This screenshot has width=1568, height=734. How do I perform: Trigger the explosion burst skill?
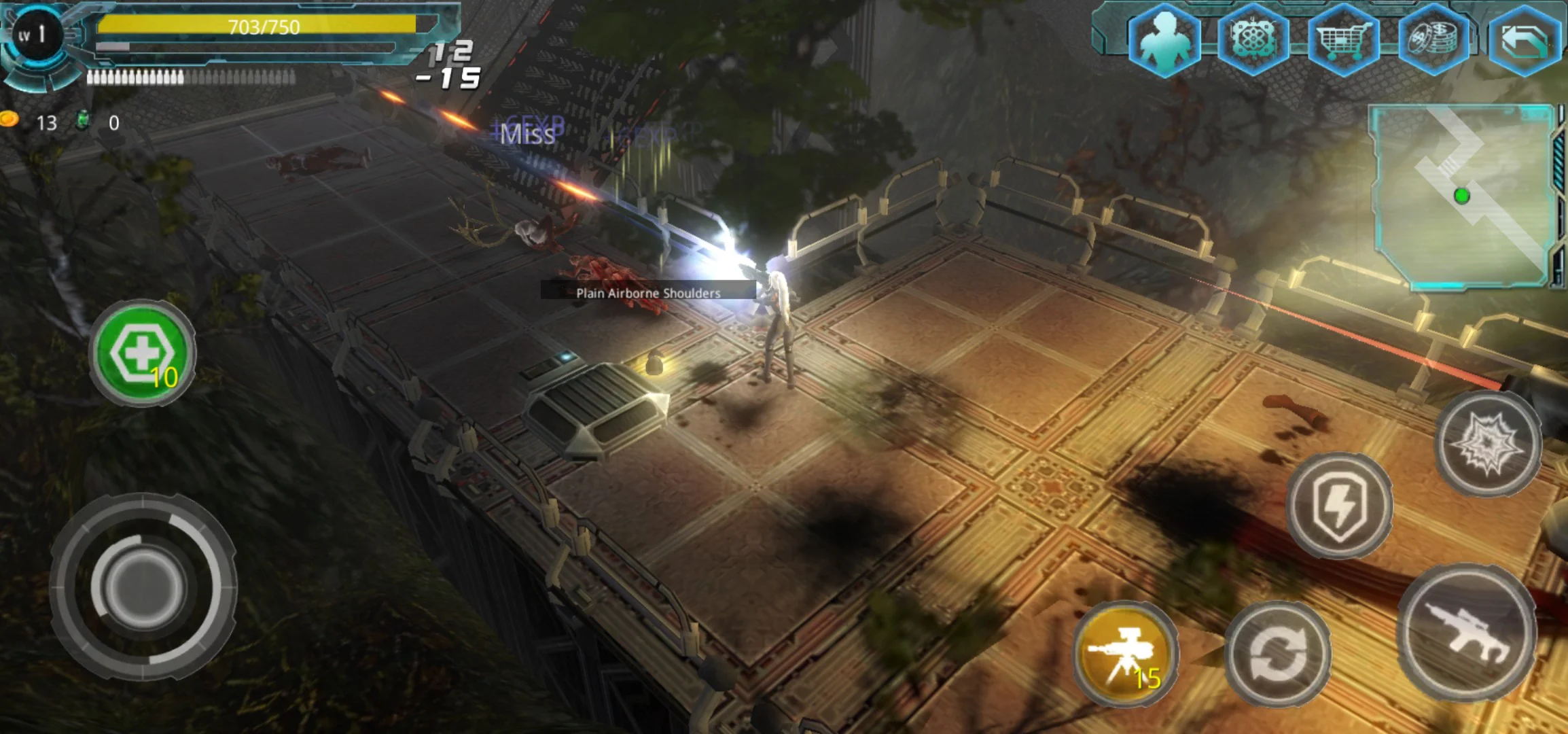[x=1488, y=443]
